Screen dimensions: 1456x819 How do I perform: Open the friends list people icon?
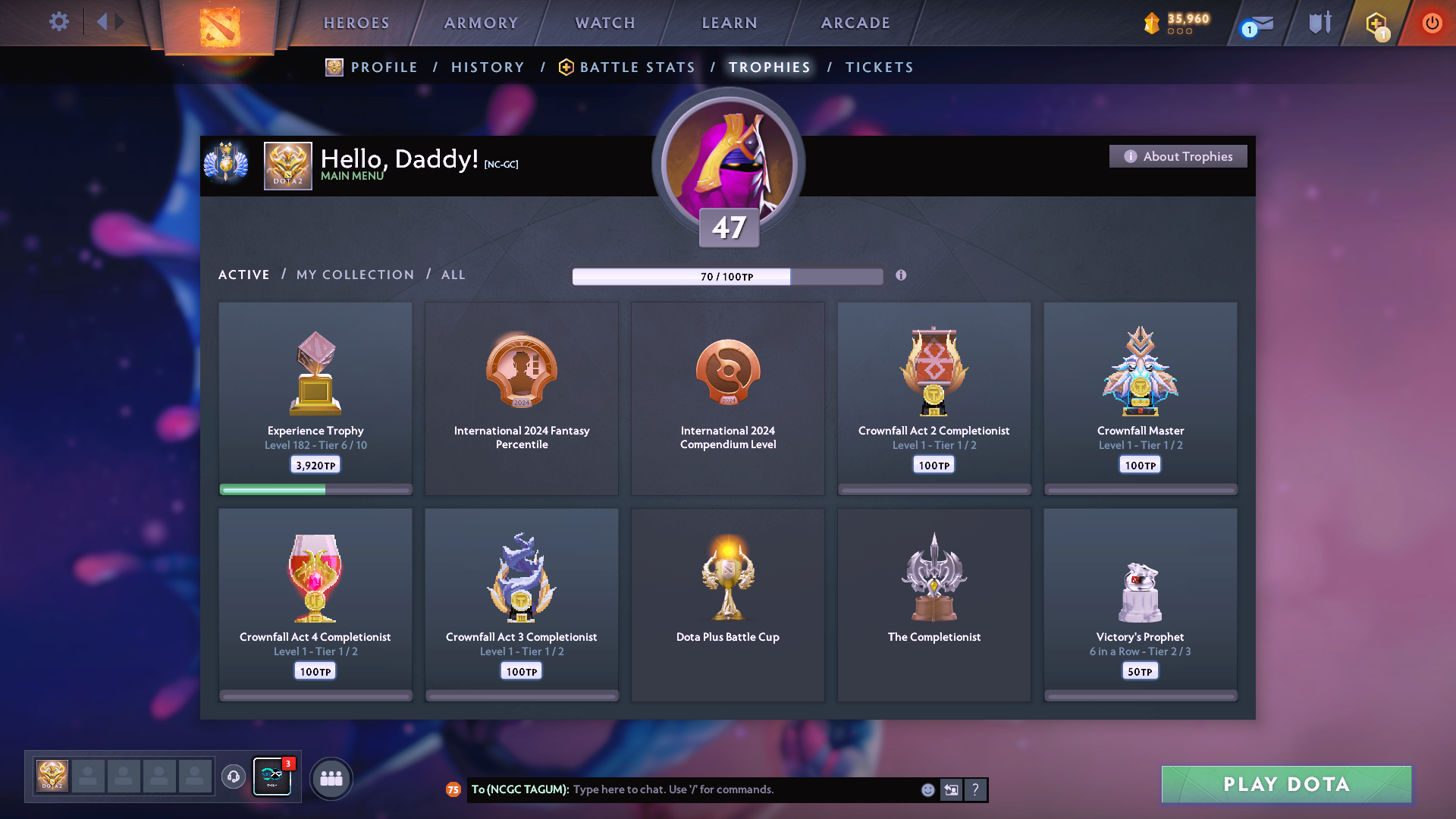331,778
